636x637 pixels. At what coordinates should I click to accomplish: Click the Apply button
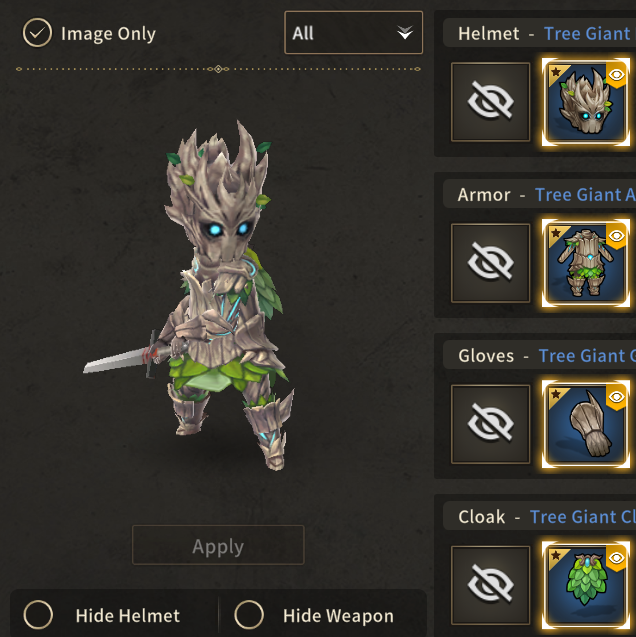pos(218,546)
